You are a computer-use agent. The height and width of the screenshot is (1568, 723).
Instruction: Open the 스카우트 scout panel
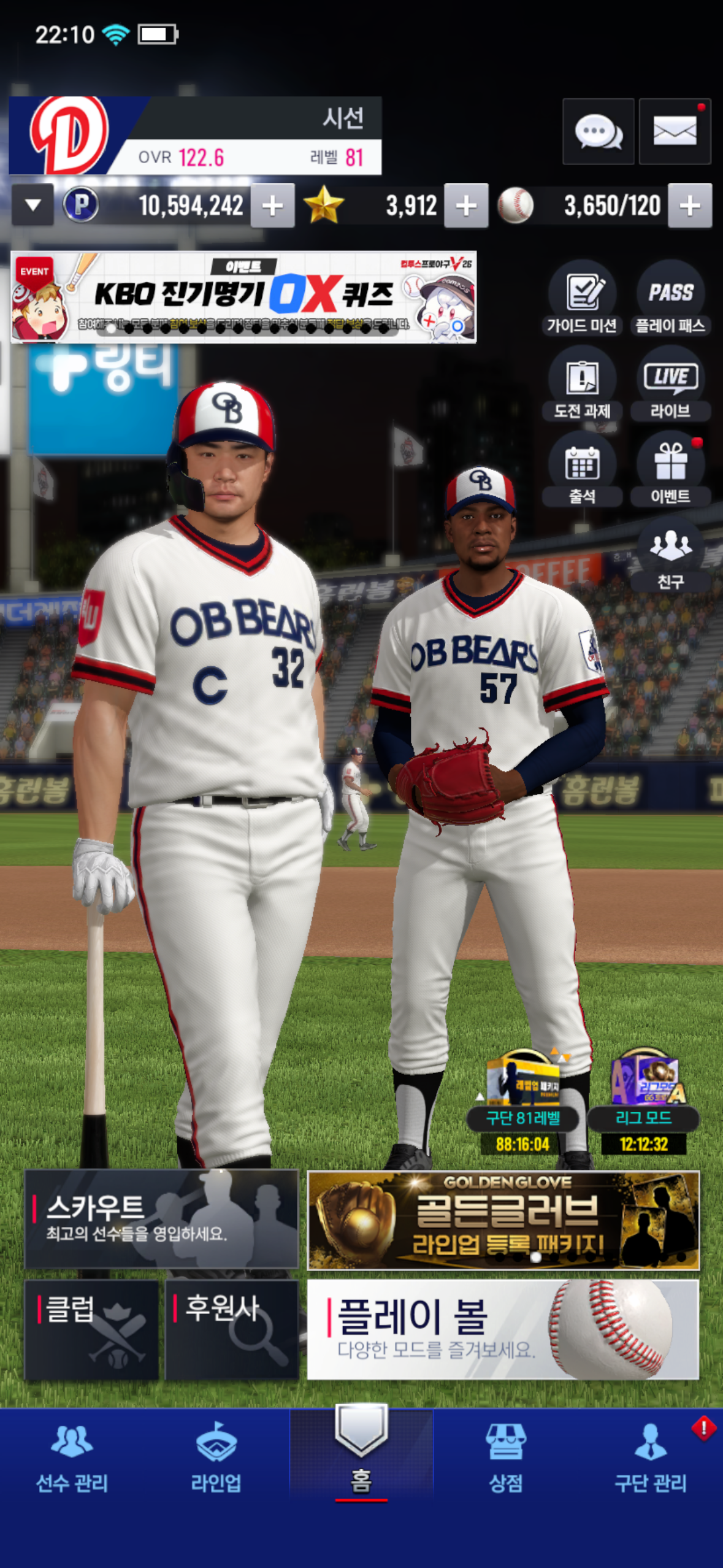tap(161, 1218)
